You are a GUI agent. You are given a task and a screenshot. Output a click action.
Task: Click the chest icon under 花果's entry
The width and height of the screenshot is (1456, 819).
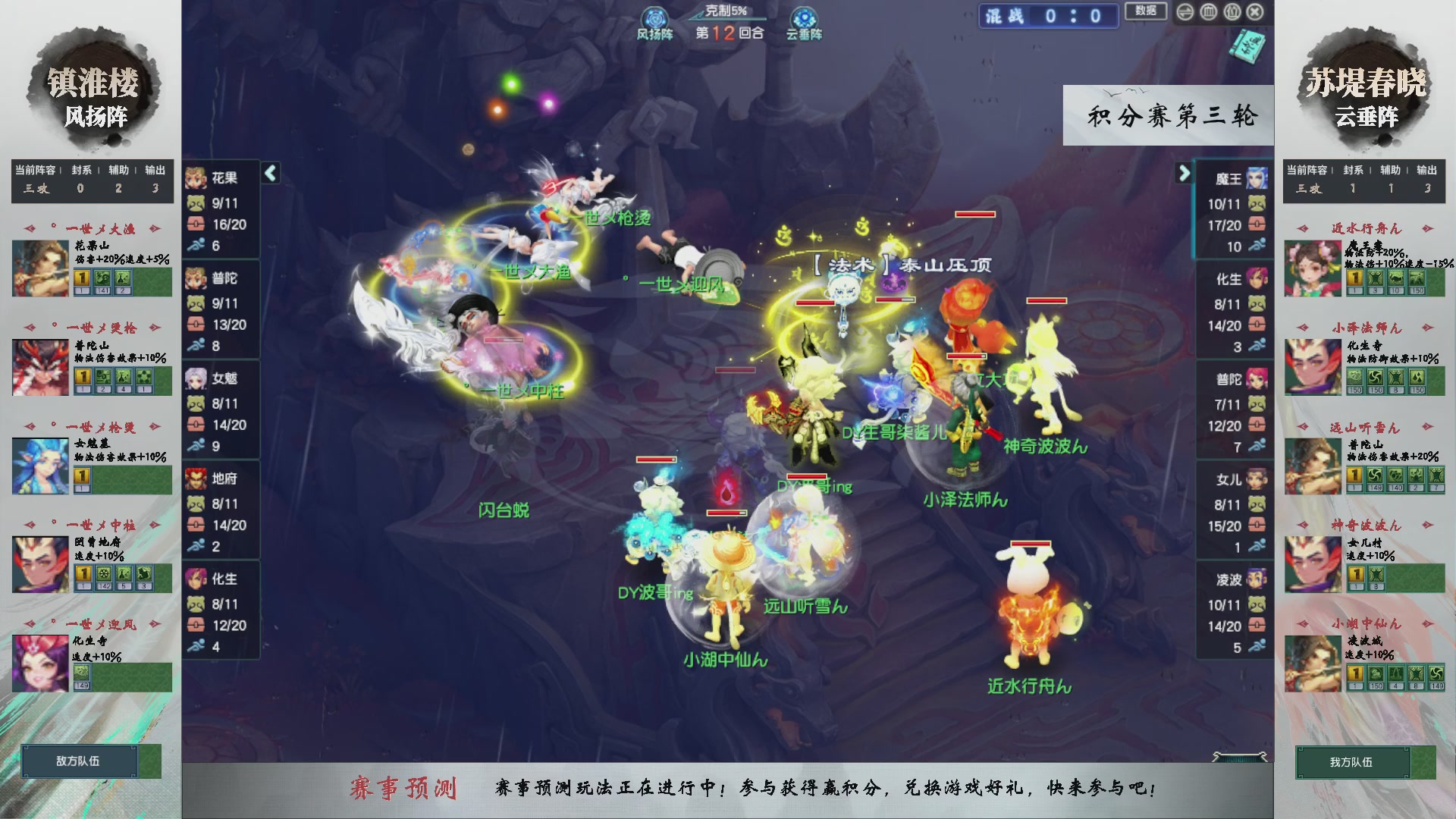pos(196,224)
